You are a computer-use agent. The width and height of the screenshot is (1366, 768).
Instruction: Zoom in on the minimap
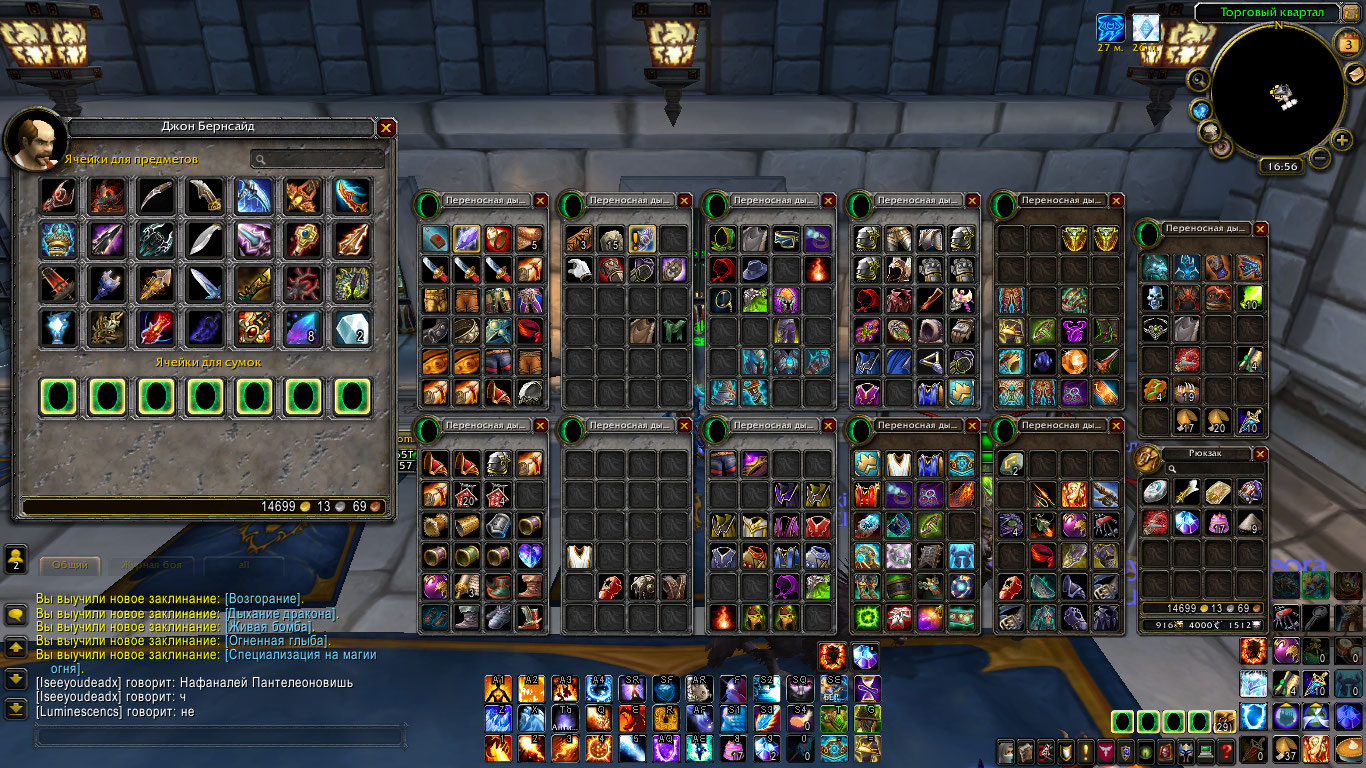click(1343, 140)
